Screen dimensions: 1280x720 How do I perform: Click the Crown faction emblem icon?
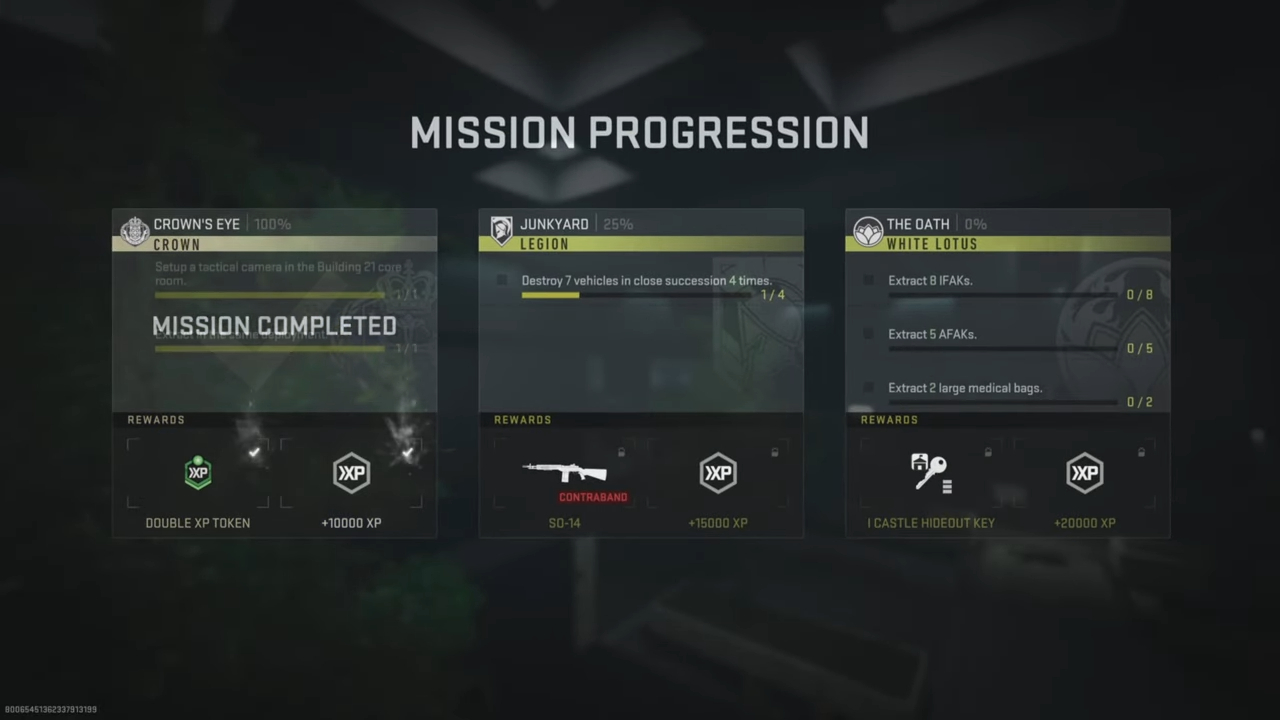pyautogui.click(x=135, y=230)
